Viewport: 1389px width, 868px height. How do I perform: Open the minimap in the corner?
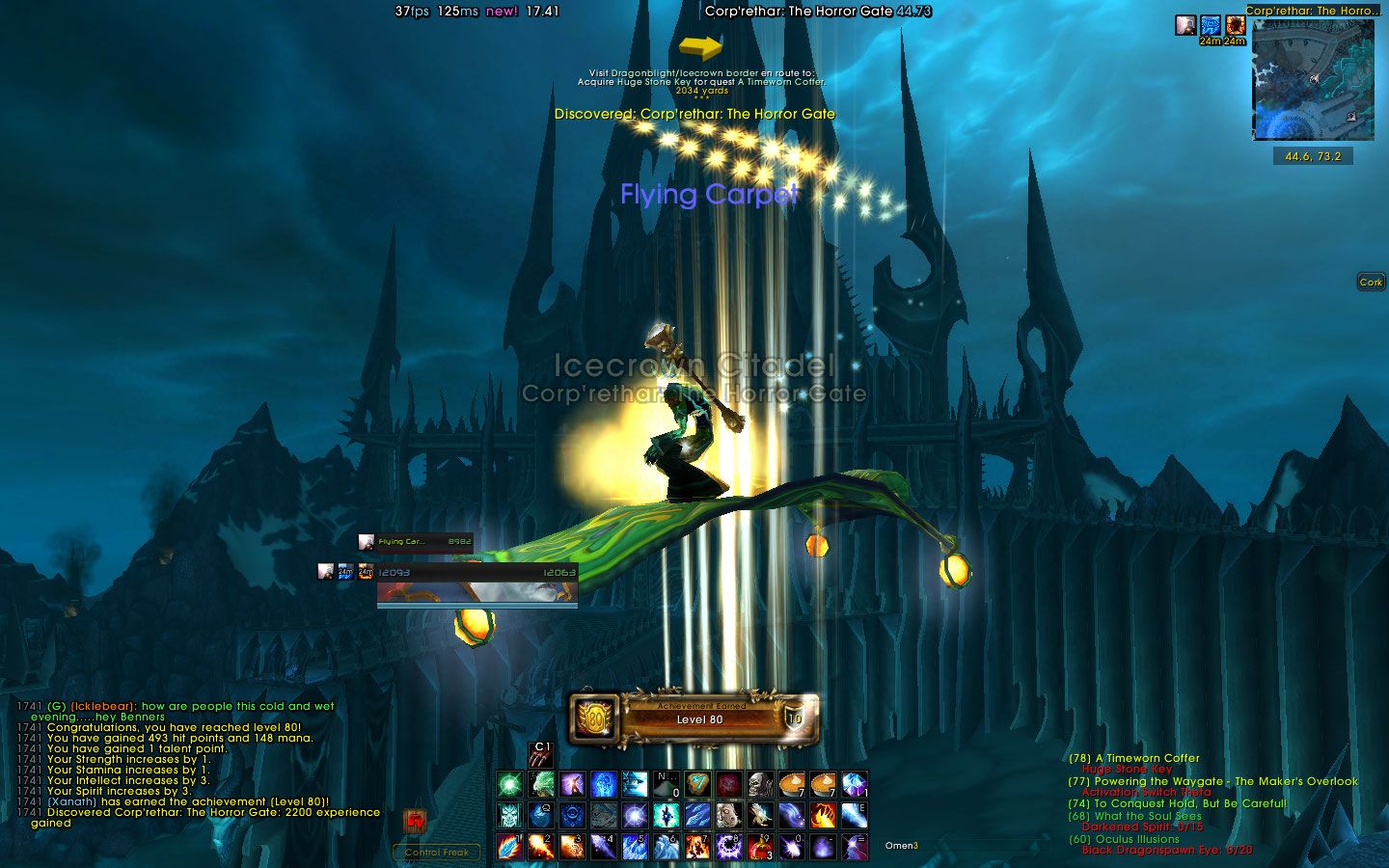tap(1312, 80)
